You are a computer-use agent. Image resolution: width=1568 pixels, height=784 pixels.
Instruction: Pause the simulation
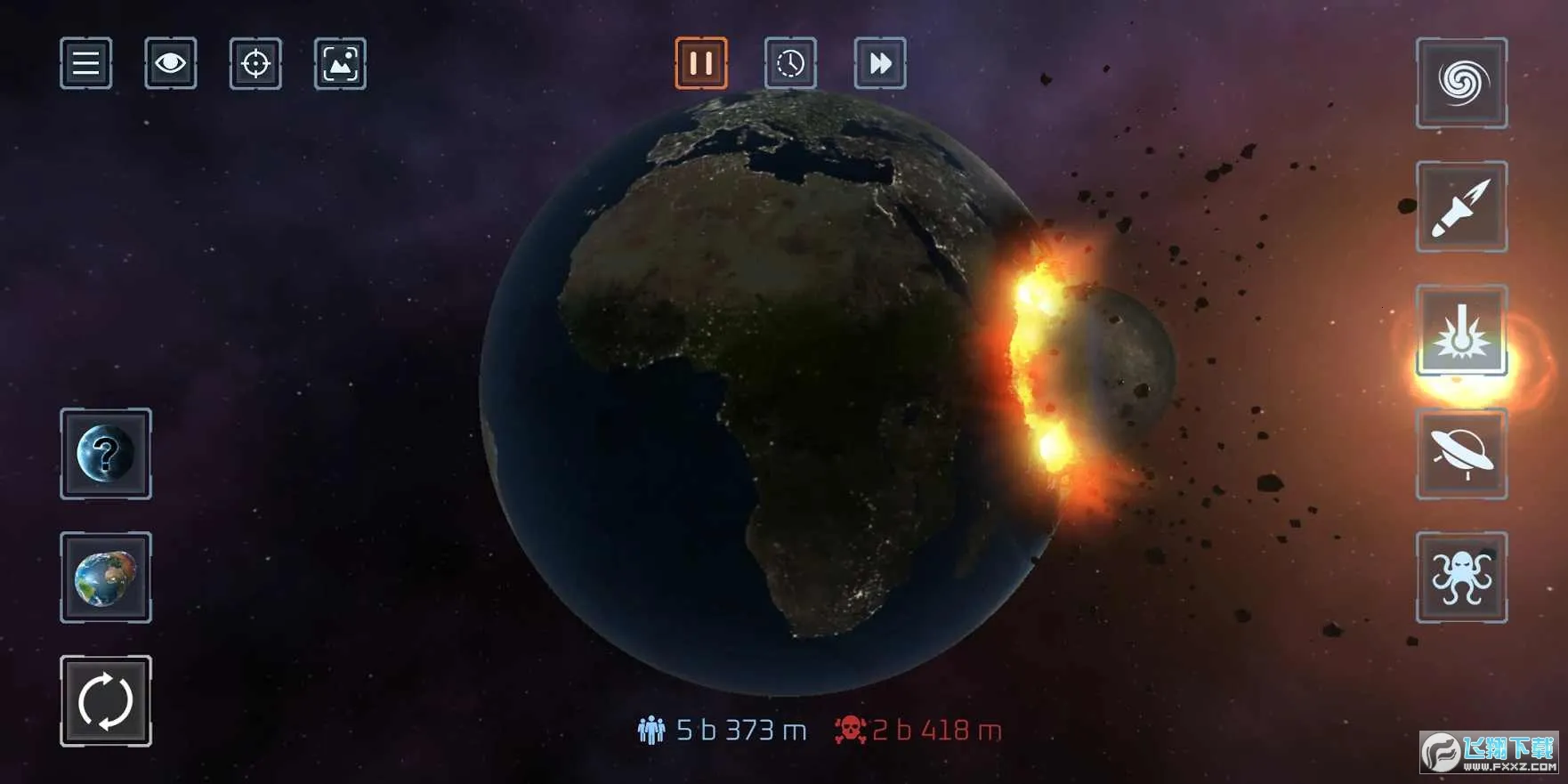(x=700, y=62)
